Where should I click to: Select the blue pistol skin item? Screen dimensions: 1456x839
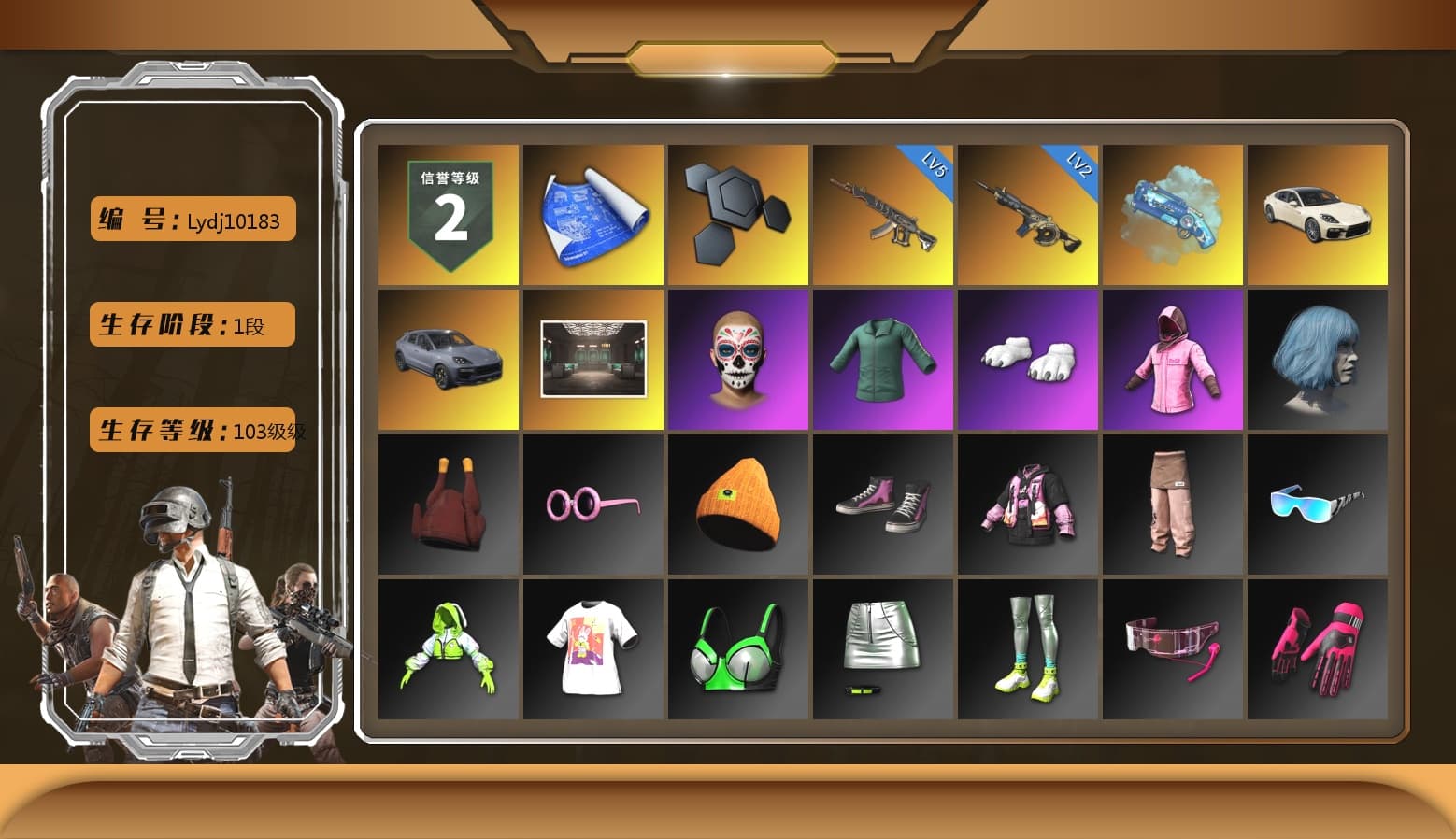[x=1173, y=213]
